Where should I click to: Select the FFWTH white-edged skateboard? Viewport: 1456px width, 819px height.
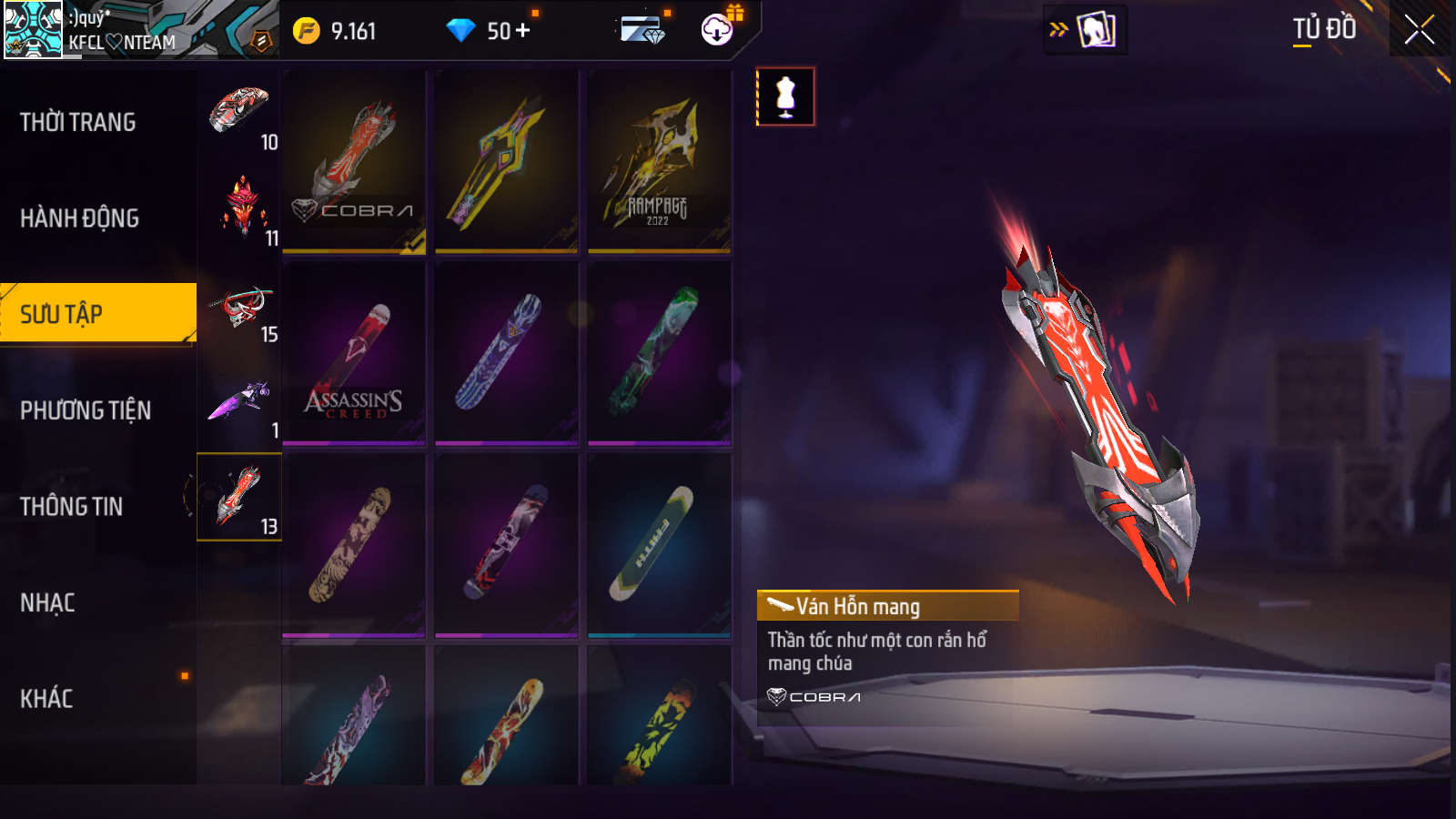tap(659, 544)
